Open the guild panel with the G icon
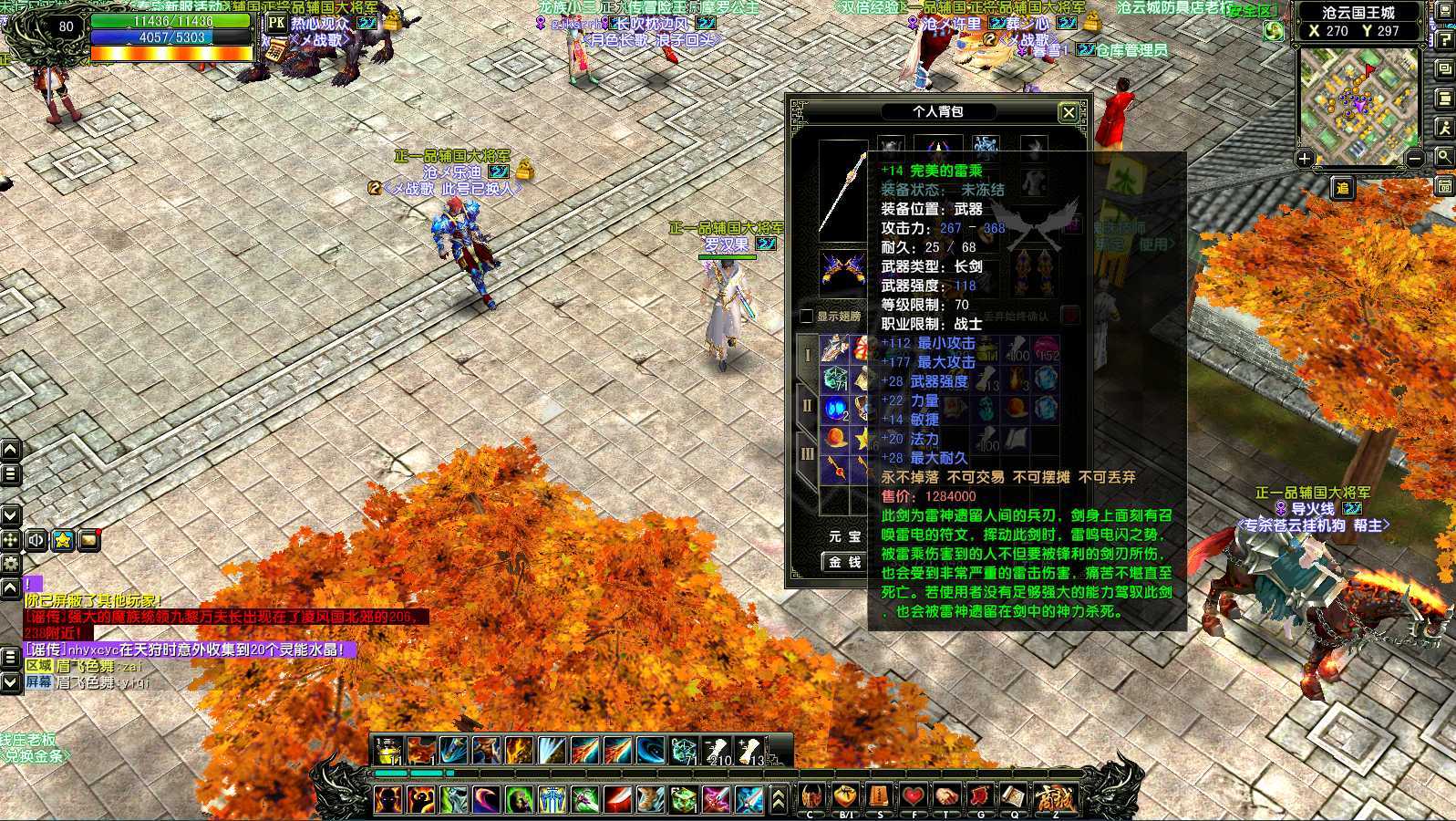Screen dimensions: 1456x821 coord(980,797)
